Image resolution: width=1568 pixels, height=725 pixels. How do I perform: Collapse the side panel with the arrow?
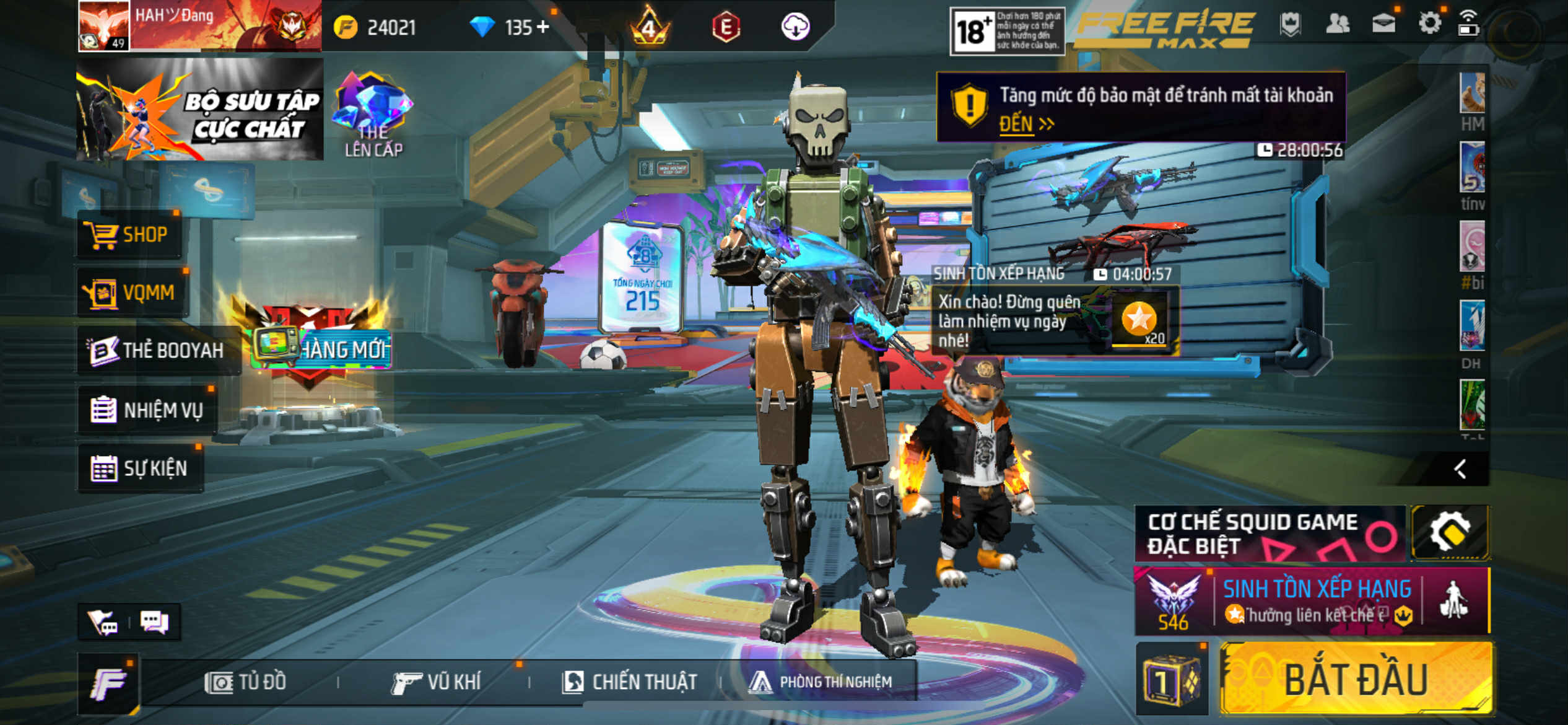(1460, 469)
